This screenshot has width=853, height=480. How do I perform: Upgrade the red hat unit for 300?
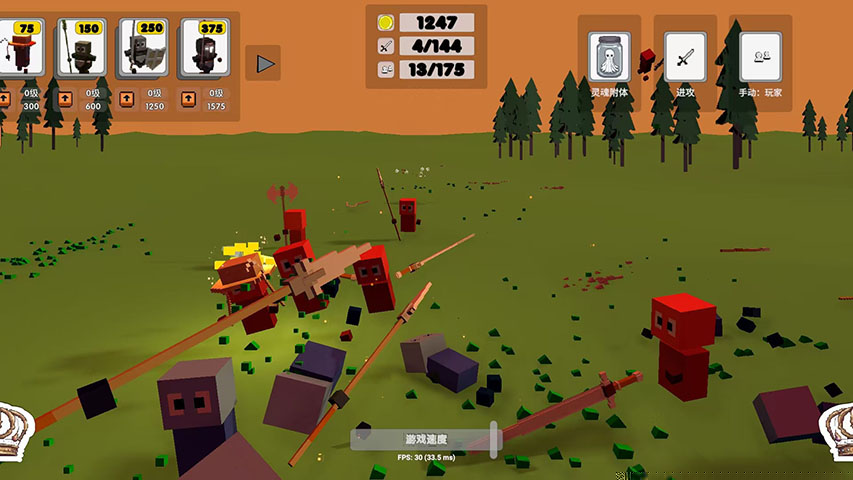coord(5,99)
